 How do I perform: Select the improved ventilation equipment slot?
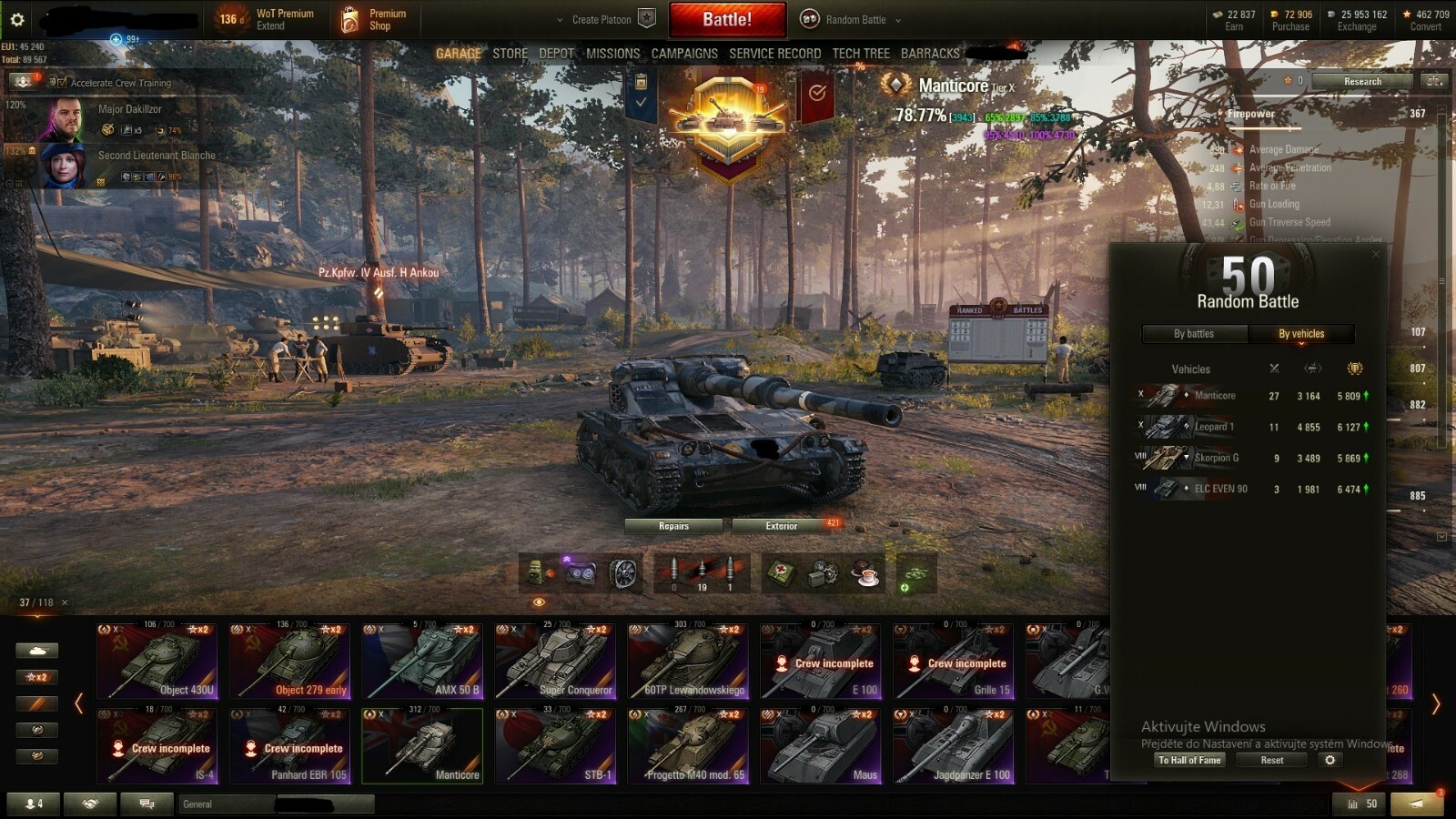[x=626, y=571]
